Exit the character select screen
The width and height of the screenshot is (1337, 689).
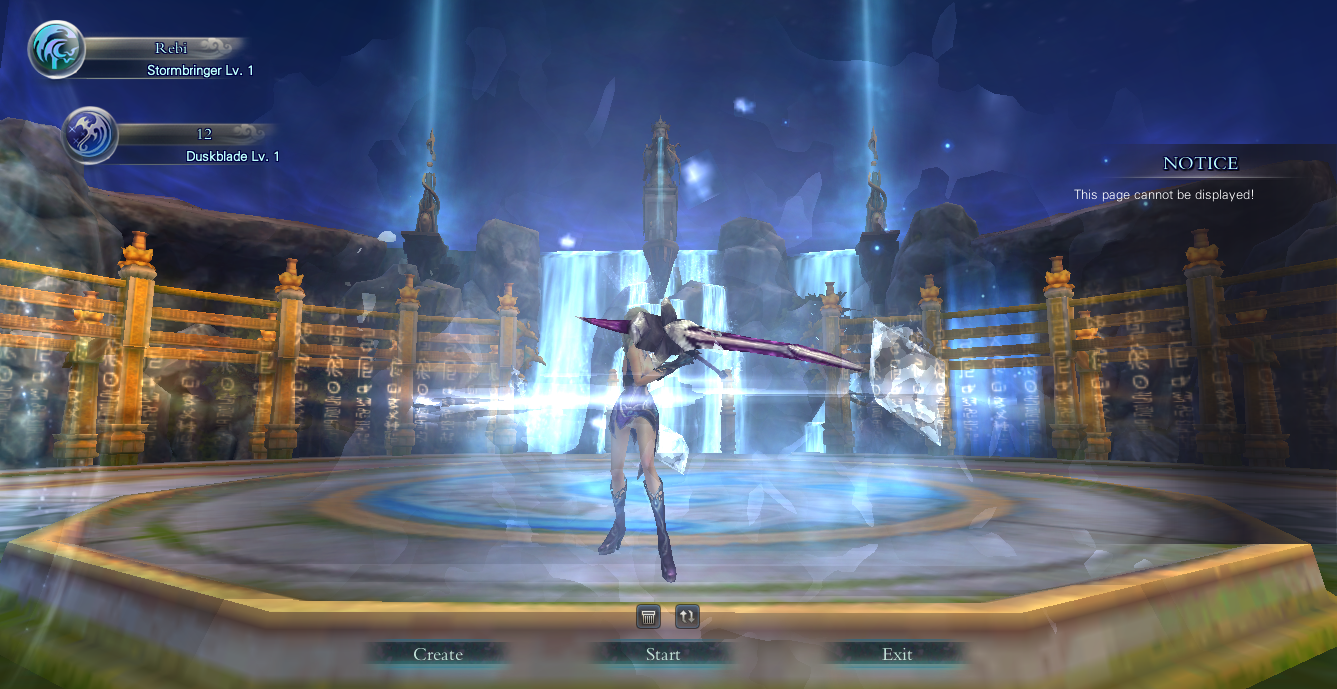point(897,654)
